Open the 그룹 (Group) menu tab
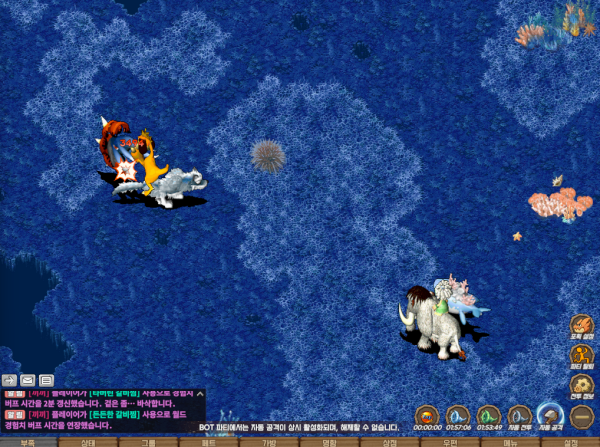 [x=148, y=442]
